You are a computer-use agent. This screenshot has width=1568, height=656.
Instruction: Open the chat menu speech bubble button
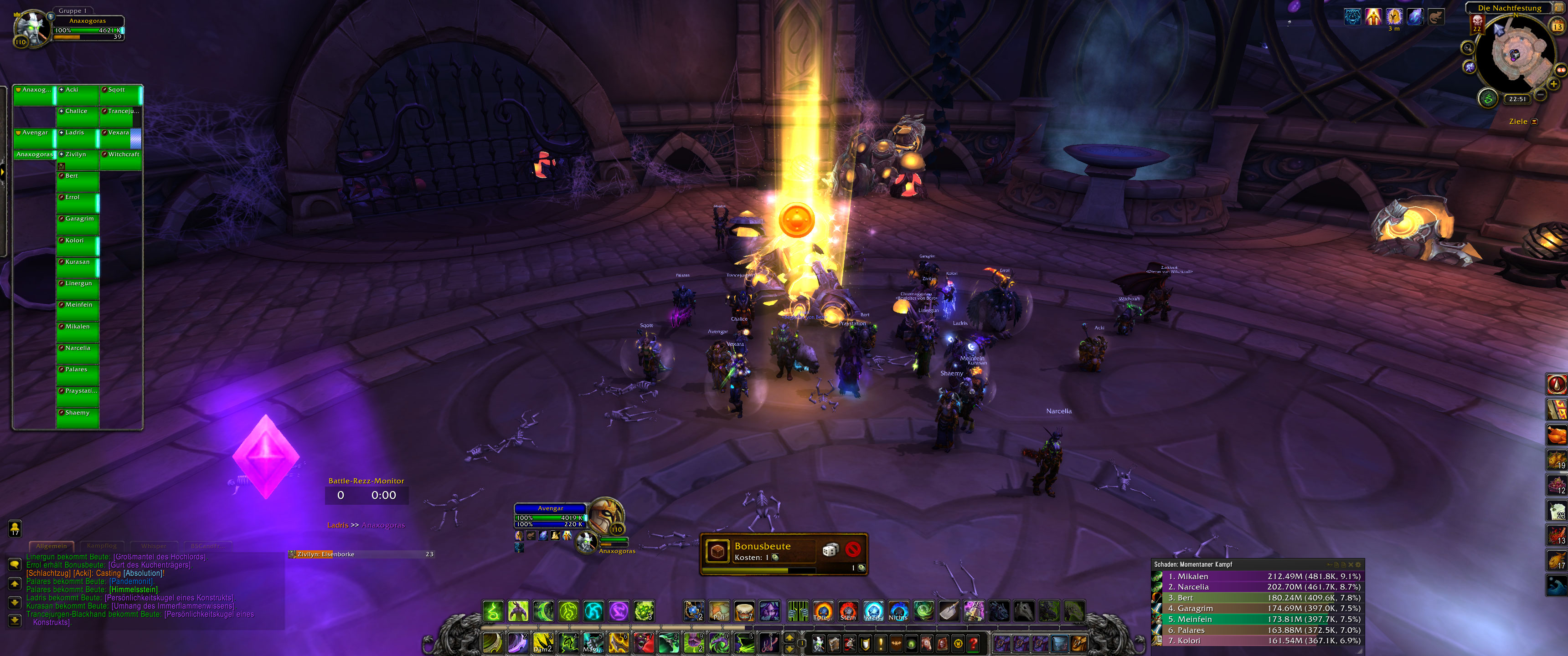click(15, 564)
